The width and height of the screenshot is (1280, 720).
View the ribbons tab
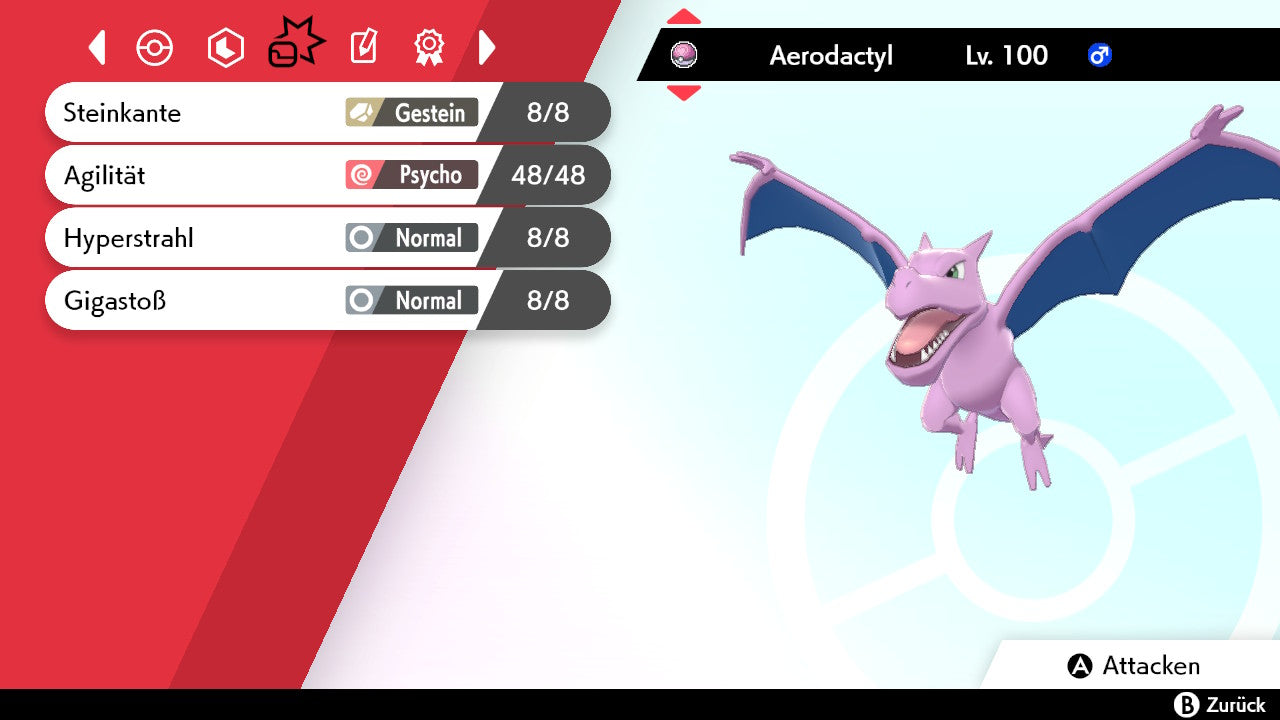click(429, 47)
